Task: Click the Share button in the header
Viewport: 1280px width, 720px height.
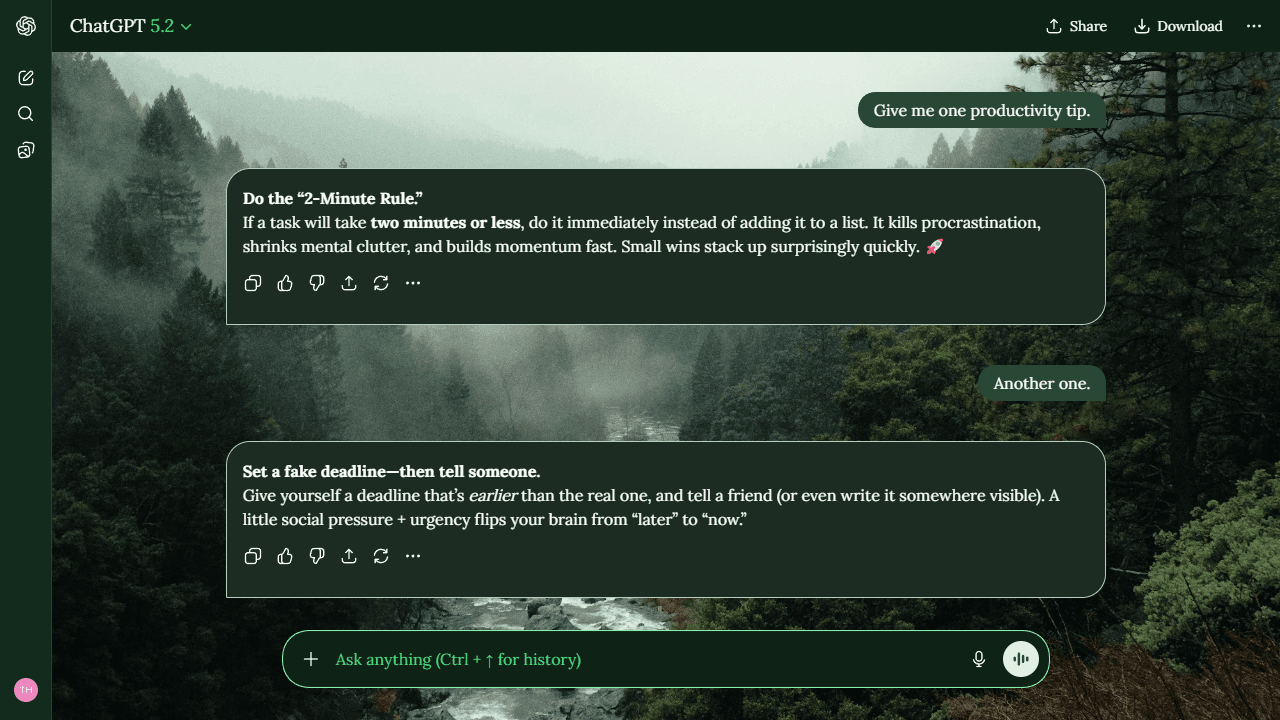Action: click(x=1076, y=26)
